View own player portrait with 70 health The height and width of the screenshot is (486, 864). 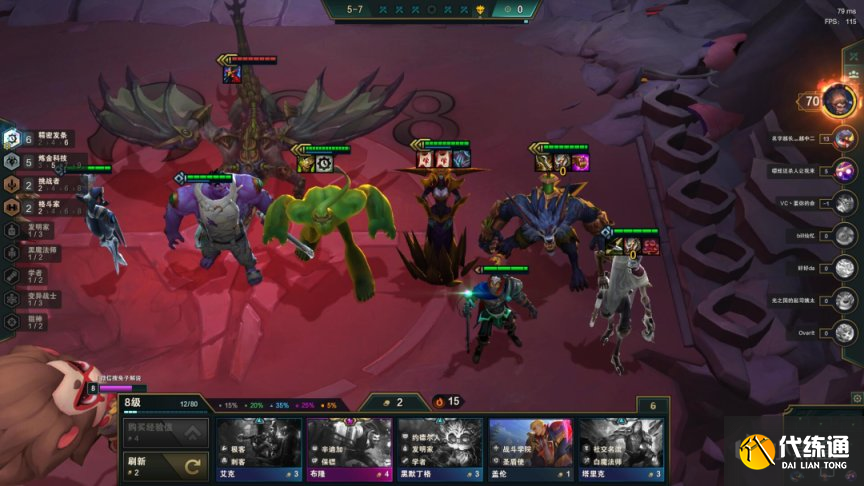(838, 99)
